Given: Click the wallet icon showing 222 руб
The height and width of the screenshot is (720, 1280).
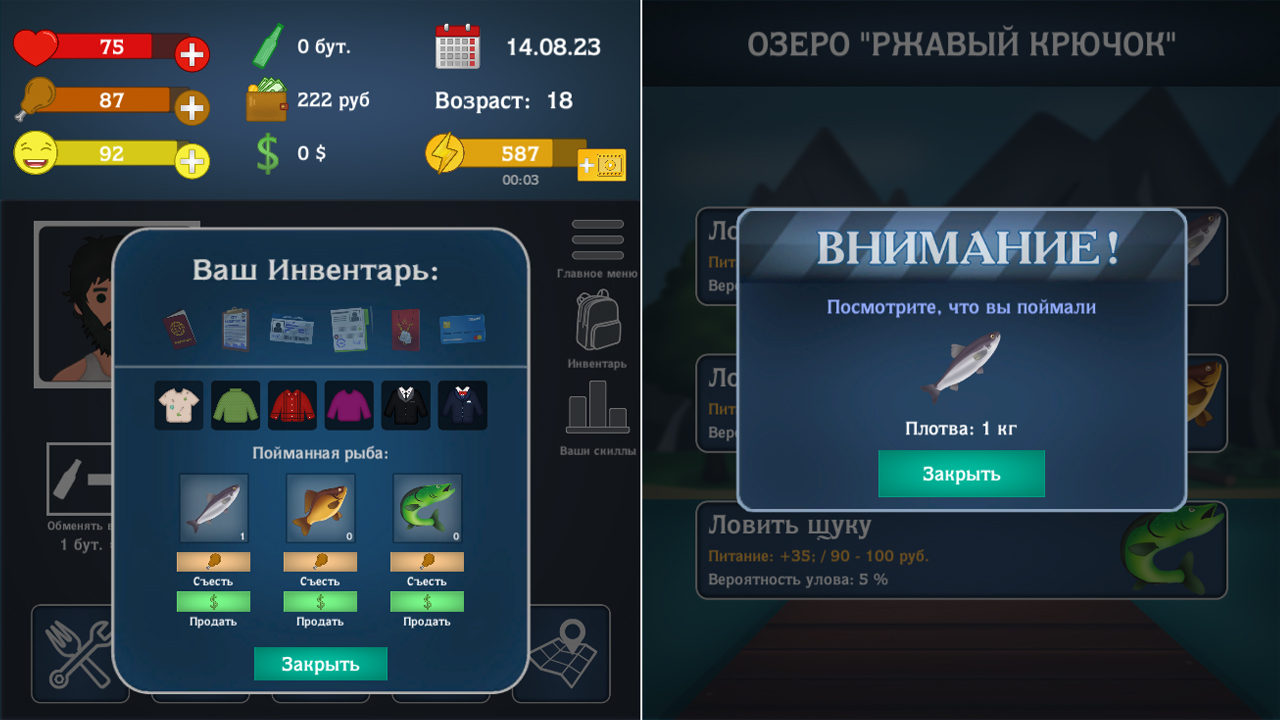Looking at the screenshot, I should 268,100.
